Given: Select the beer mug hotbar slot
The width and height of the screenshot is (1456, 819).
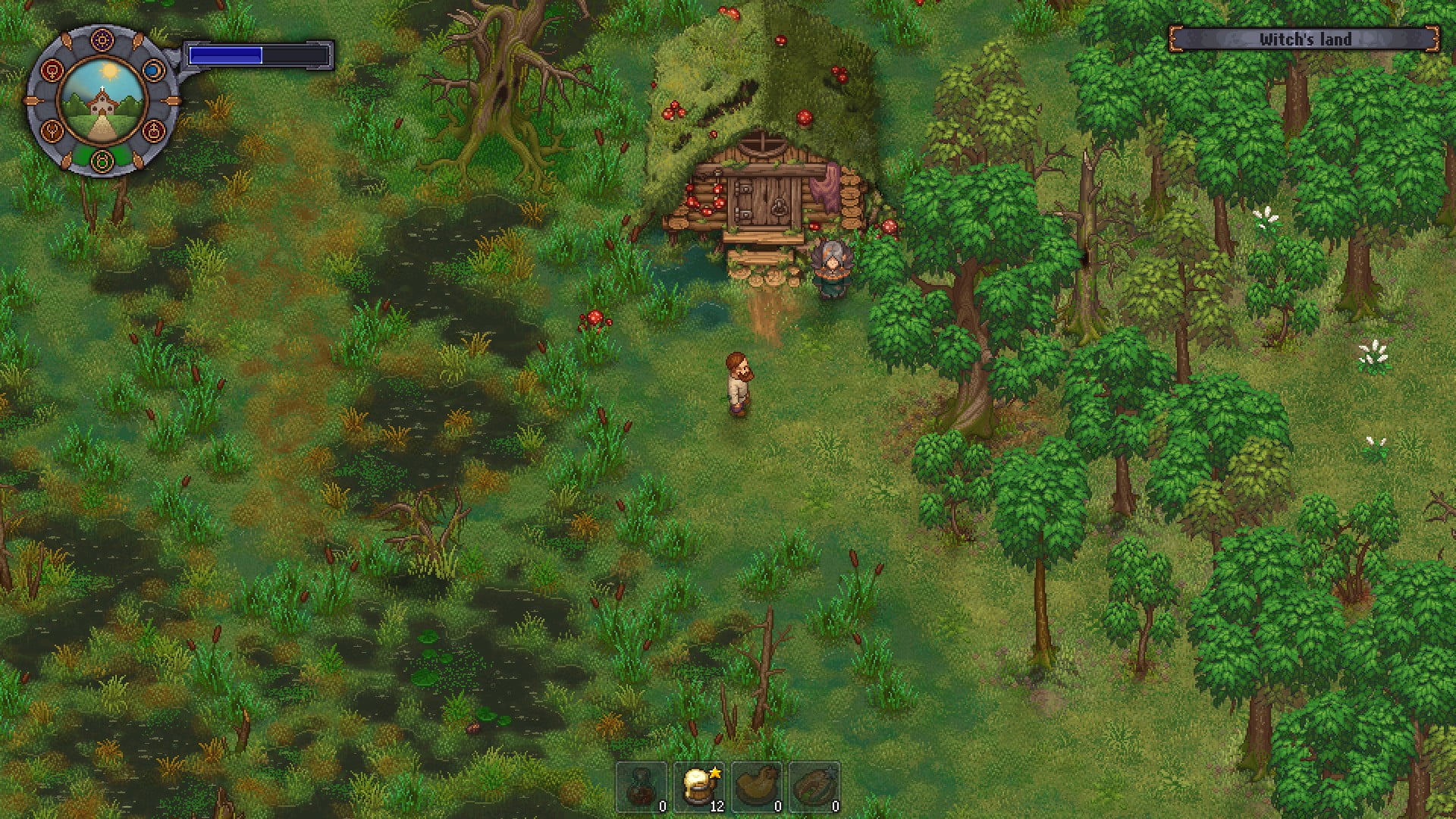Looking at the screenshot, I should click(699, 786).
